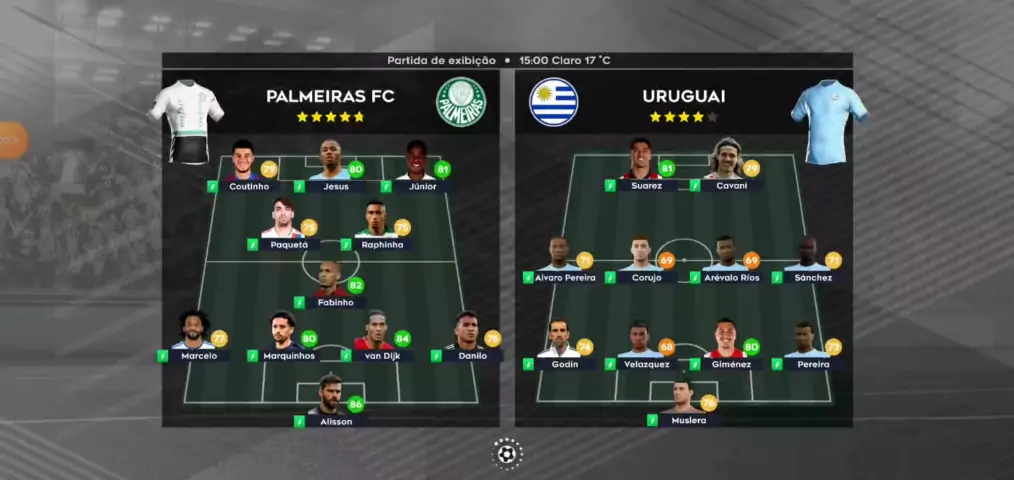This screenshot has width=1014, height=480.
Task: Choose Marcelo player card
Action: [x=193, y=337]
